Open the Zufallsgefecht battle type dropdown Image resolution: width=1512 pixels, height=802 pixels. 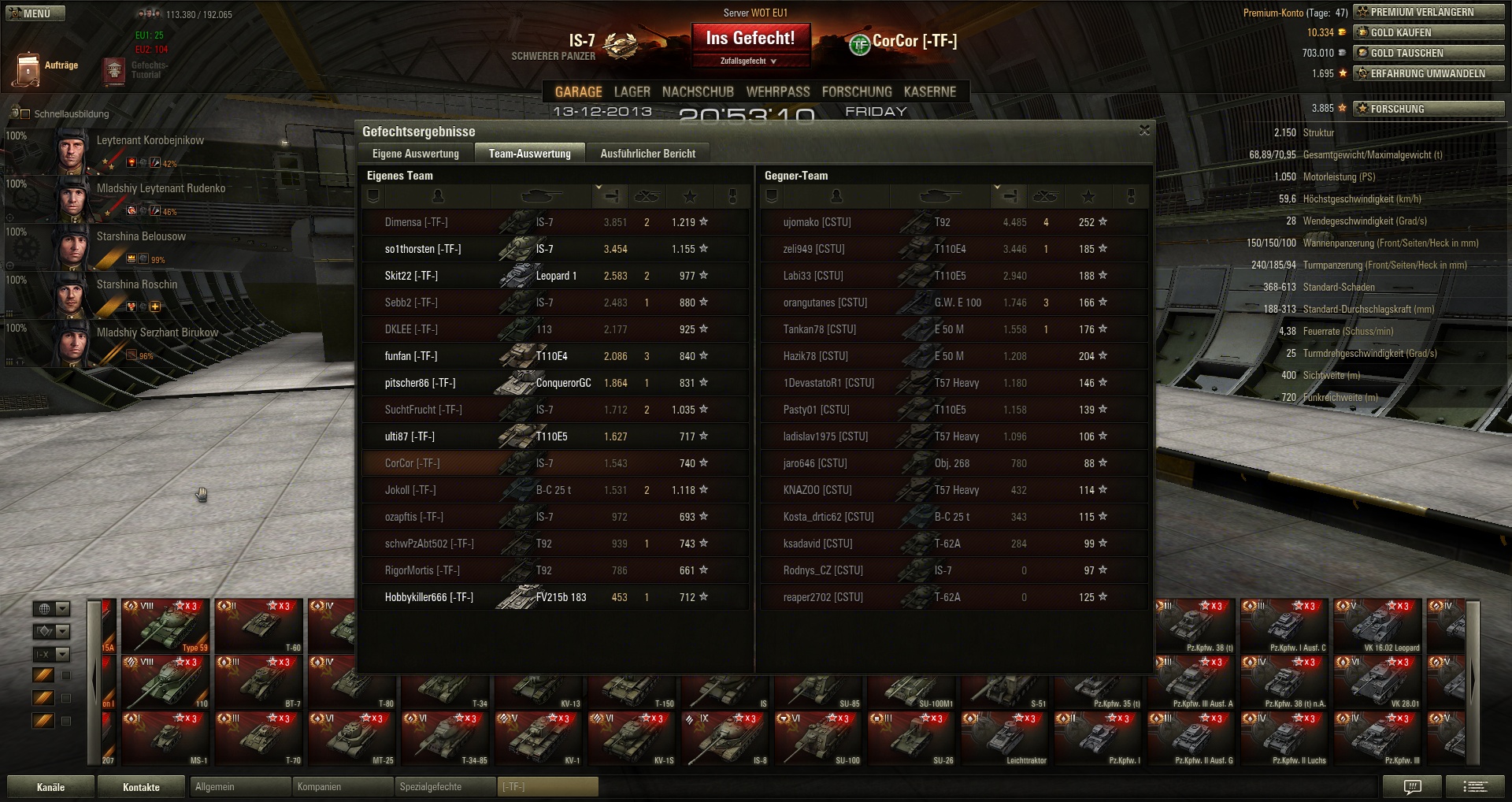point(748,61)
